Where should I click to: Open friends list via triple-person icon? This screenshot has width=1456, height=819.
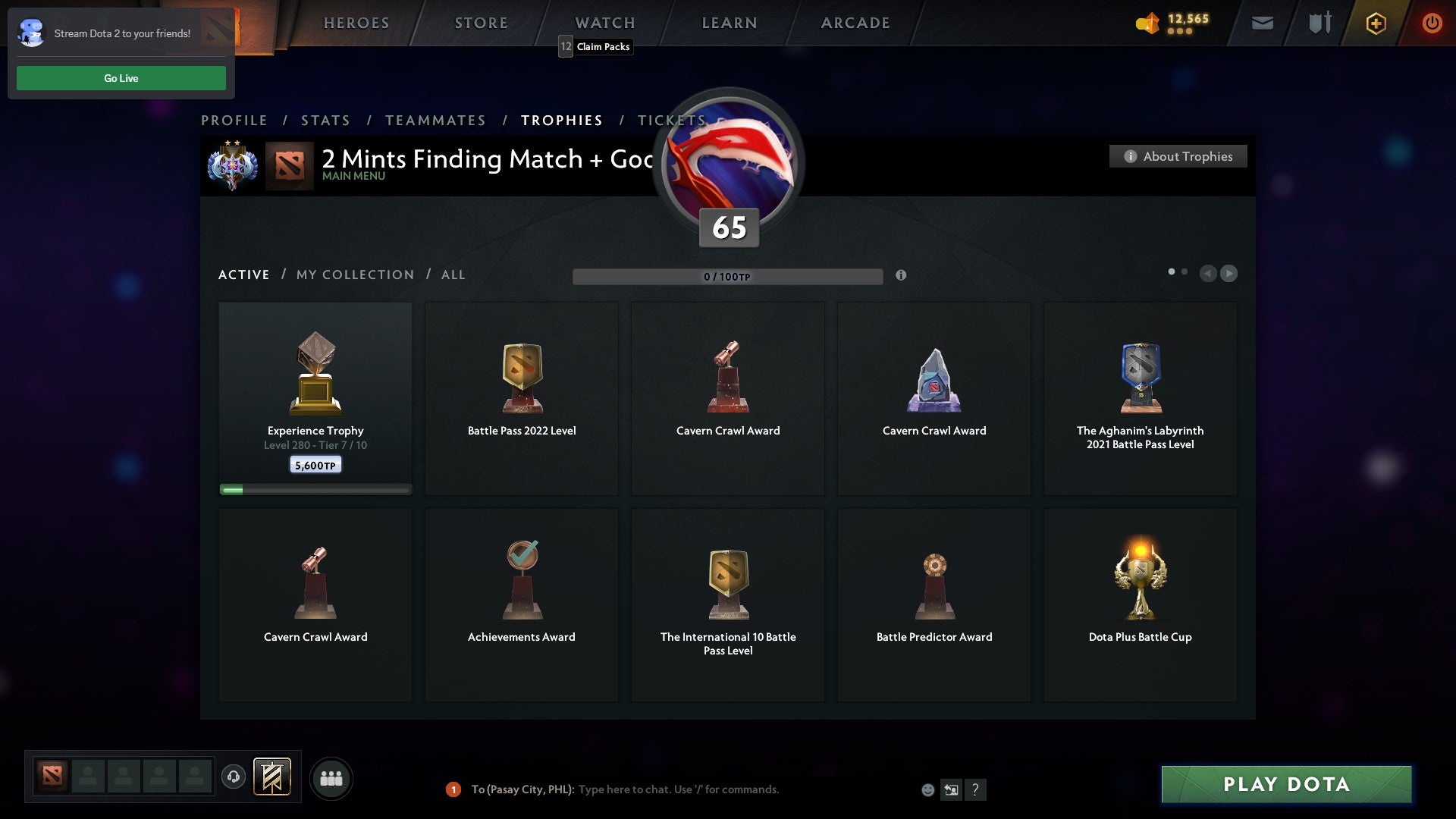[331, 777]
